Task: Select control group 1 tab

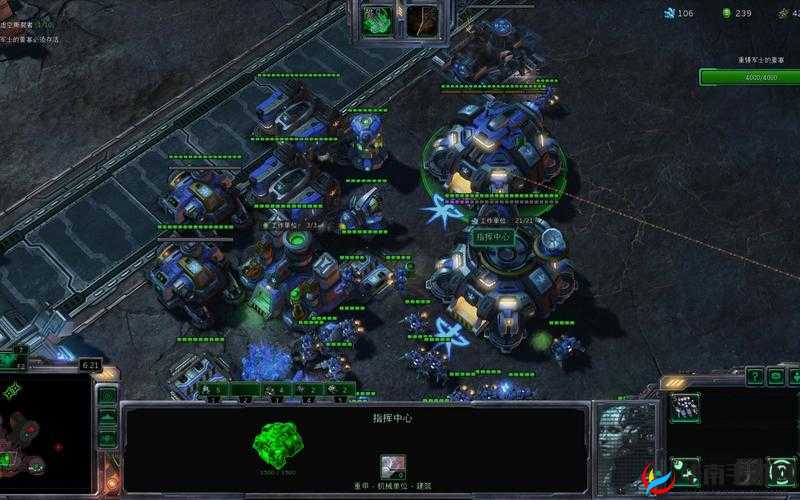Action: [x=212, y=389]
